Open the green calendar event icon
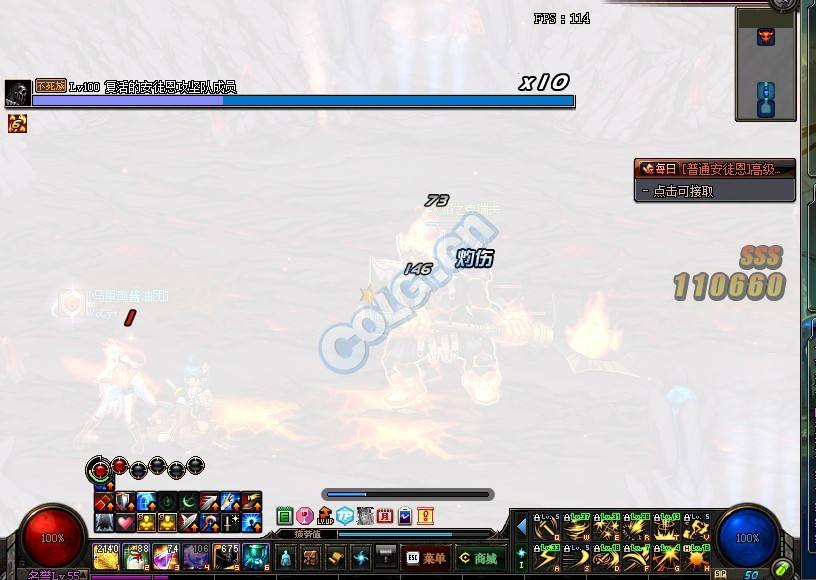The width and height of the screenshot is (816, 580). pyautogui.click(x=285, y=516)
